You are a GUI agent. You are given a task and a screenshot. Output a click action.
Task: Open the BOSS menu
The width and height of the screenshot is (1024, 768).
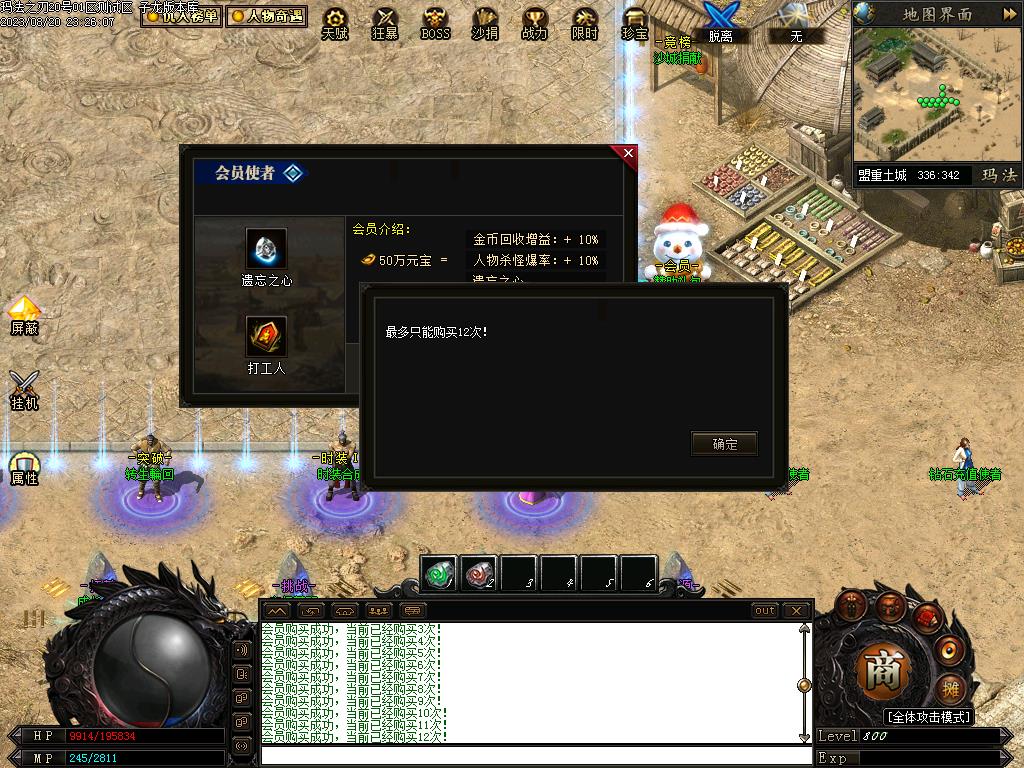point(435,22)
